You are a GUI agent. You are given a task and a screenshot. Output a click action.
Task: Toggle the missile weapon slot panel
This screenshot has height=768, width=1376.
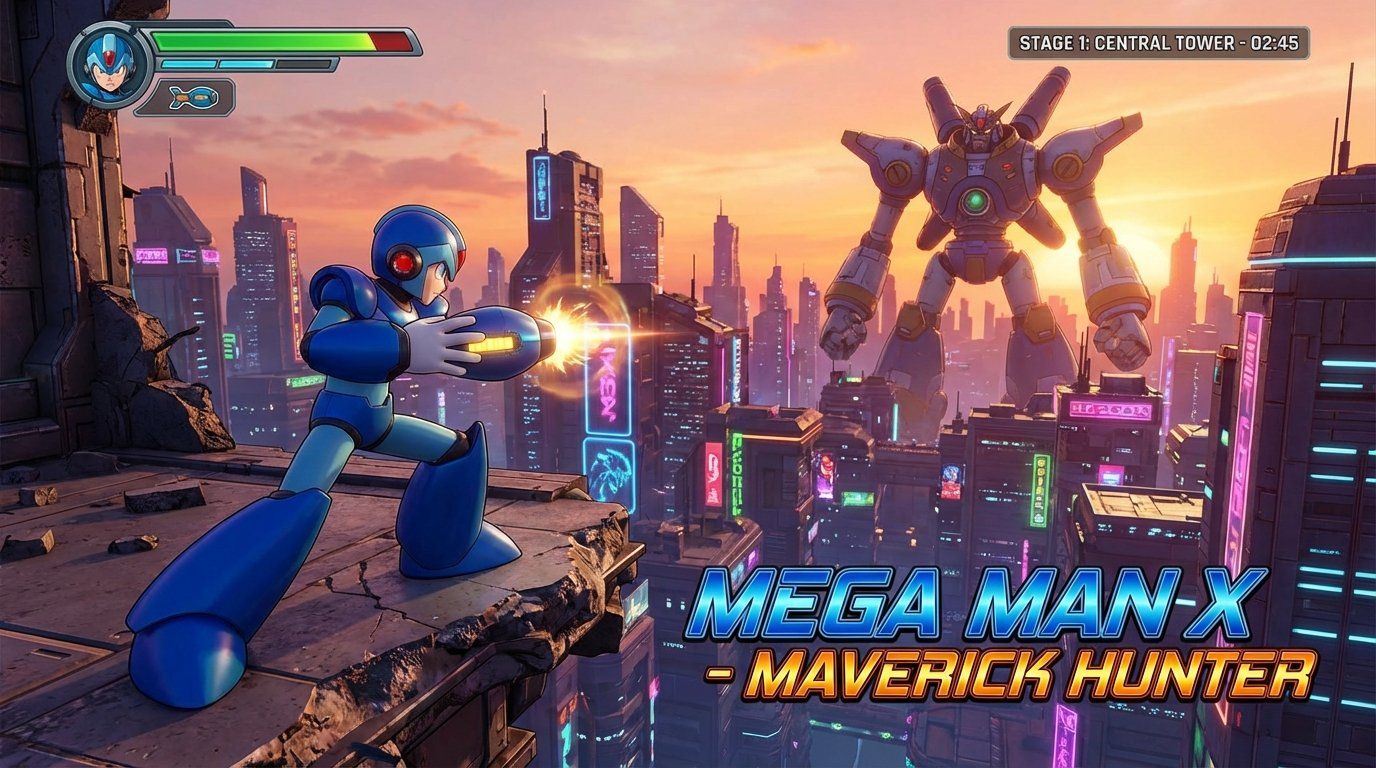pos(185,96)
